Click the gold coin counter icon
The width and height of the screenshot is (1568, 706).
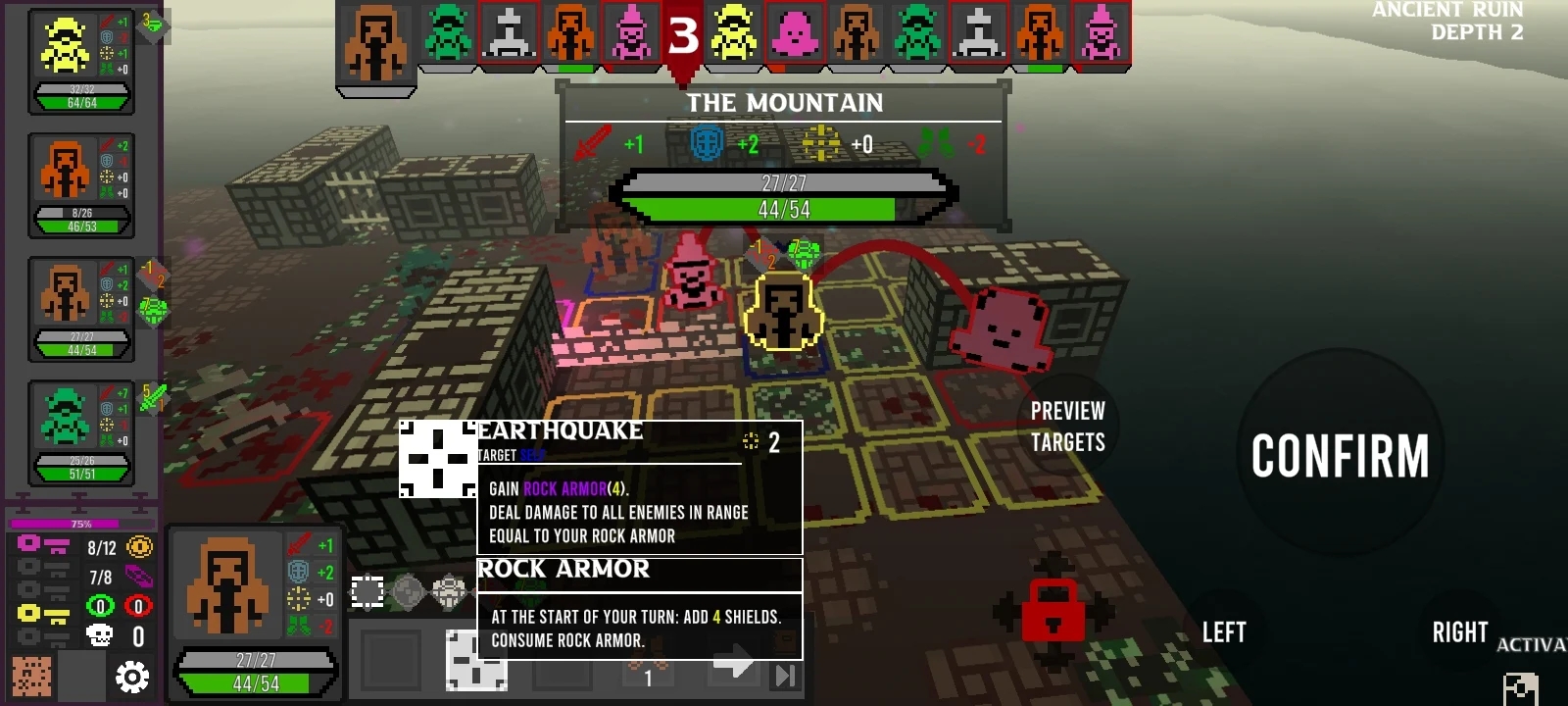click(140, 547)
